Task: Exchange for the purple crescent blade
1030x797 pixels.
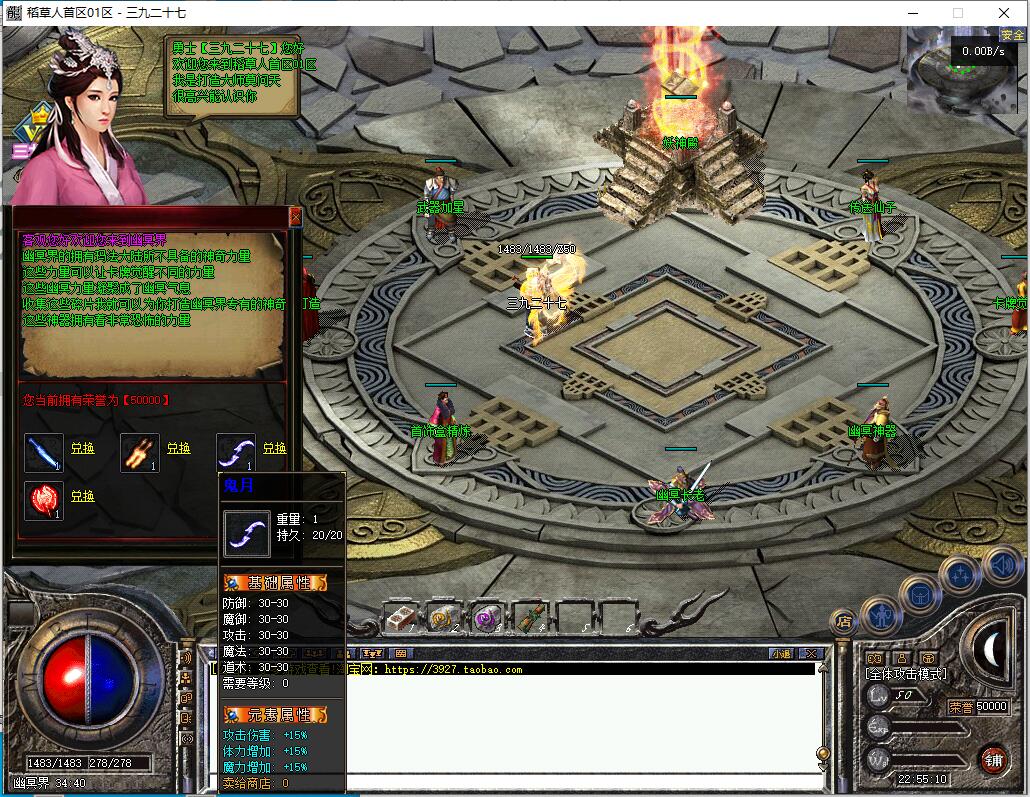Action: pyautogui.click(x=274, y=449)
